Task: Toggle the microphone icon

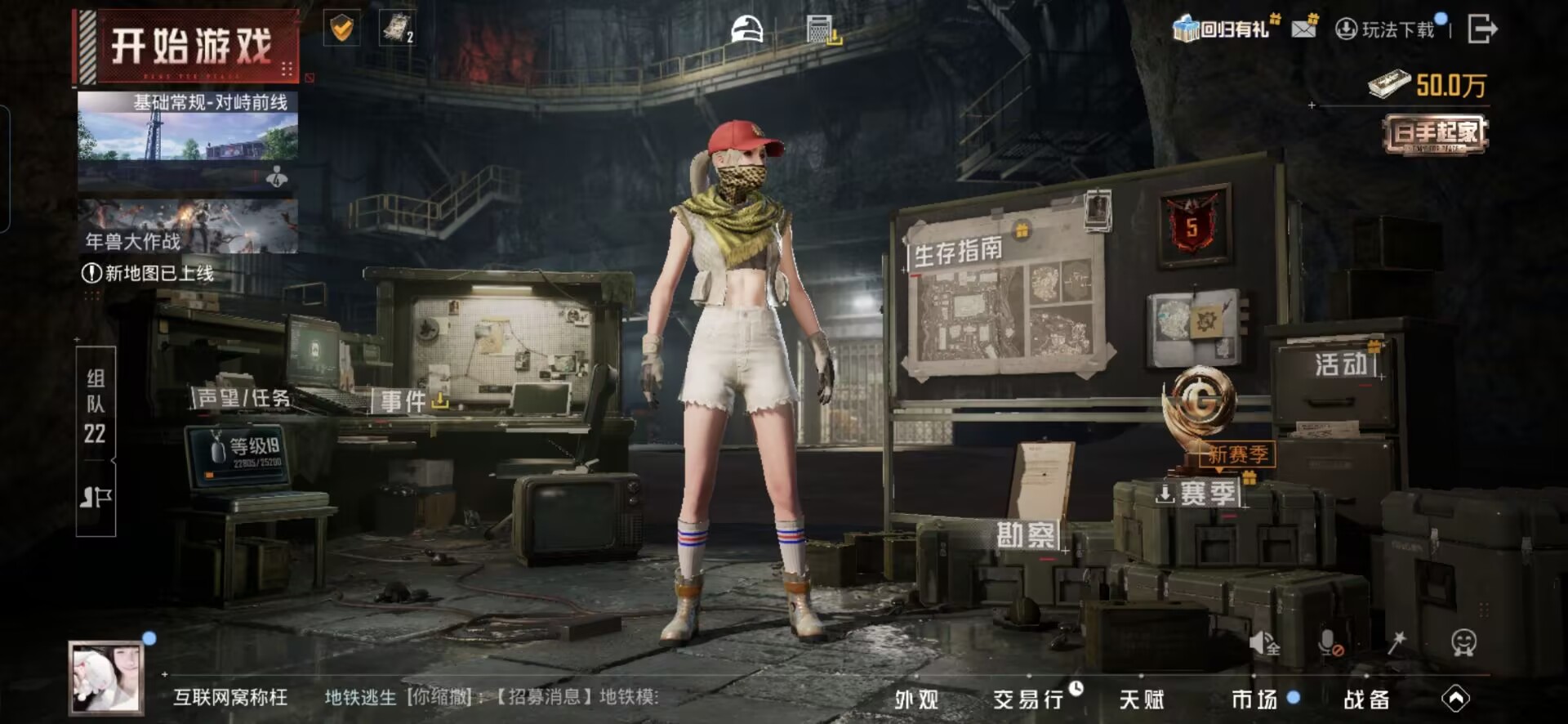Action: click(1329, 642)
